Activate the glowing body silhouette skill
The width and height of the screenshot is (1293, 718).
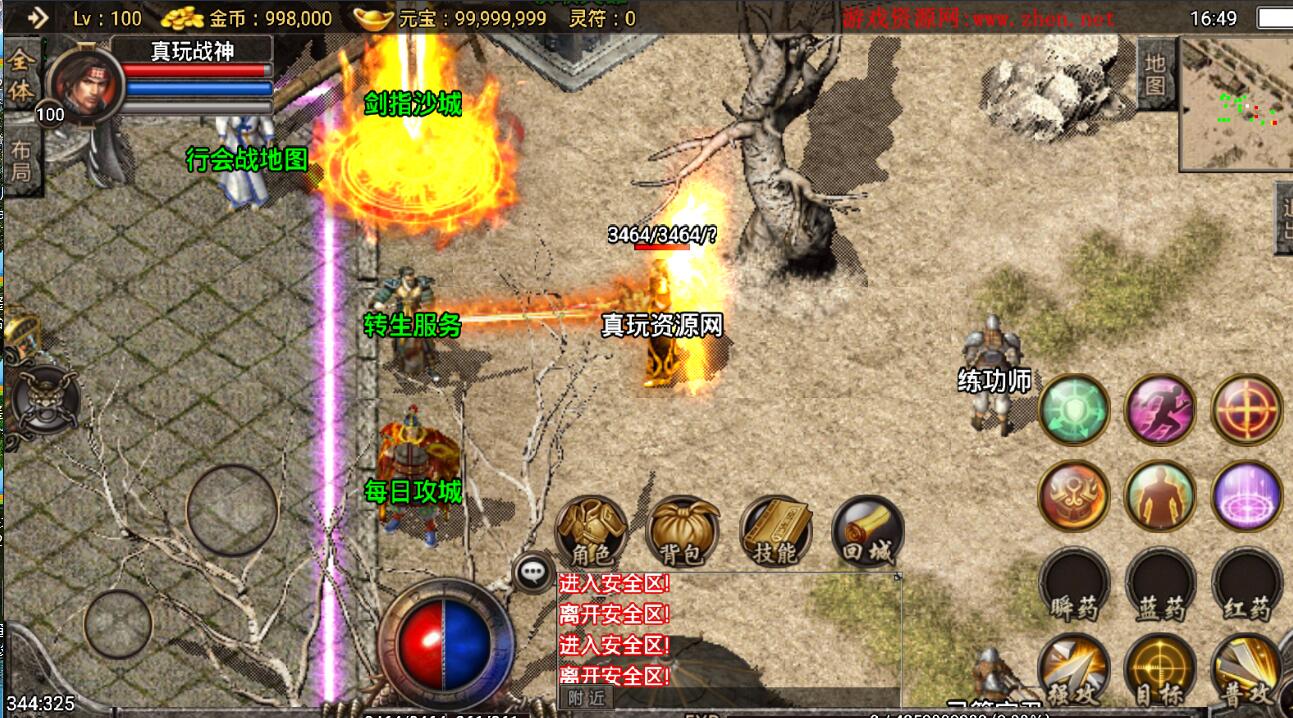tap(1161, 495)
